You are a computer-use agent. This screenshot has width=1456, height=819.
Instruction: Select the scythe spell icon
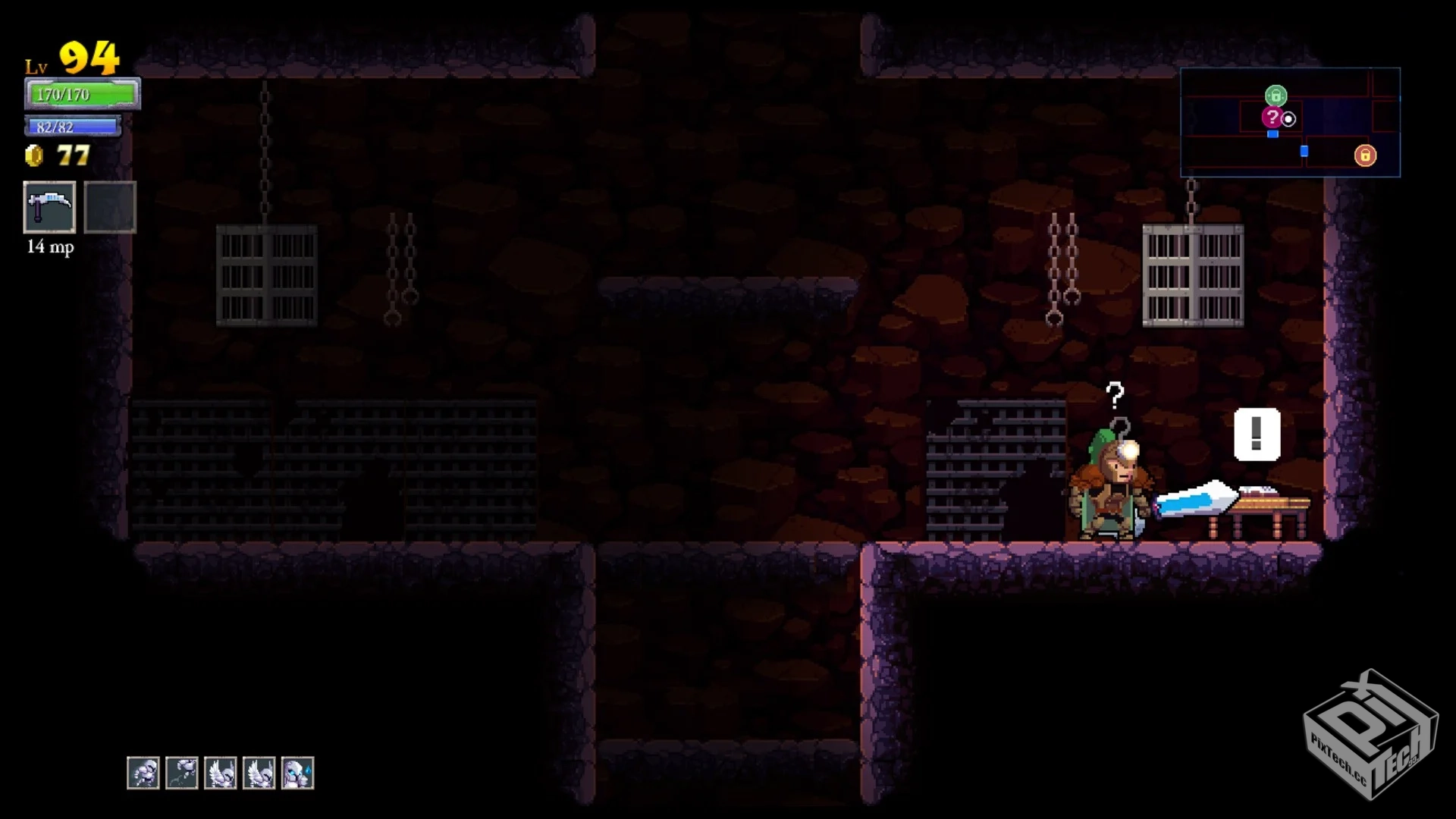tap(49, 207)
